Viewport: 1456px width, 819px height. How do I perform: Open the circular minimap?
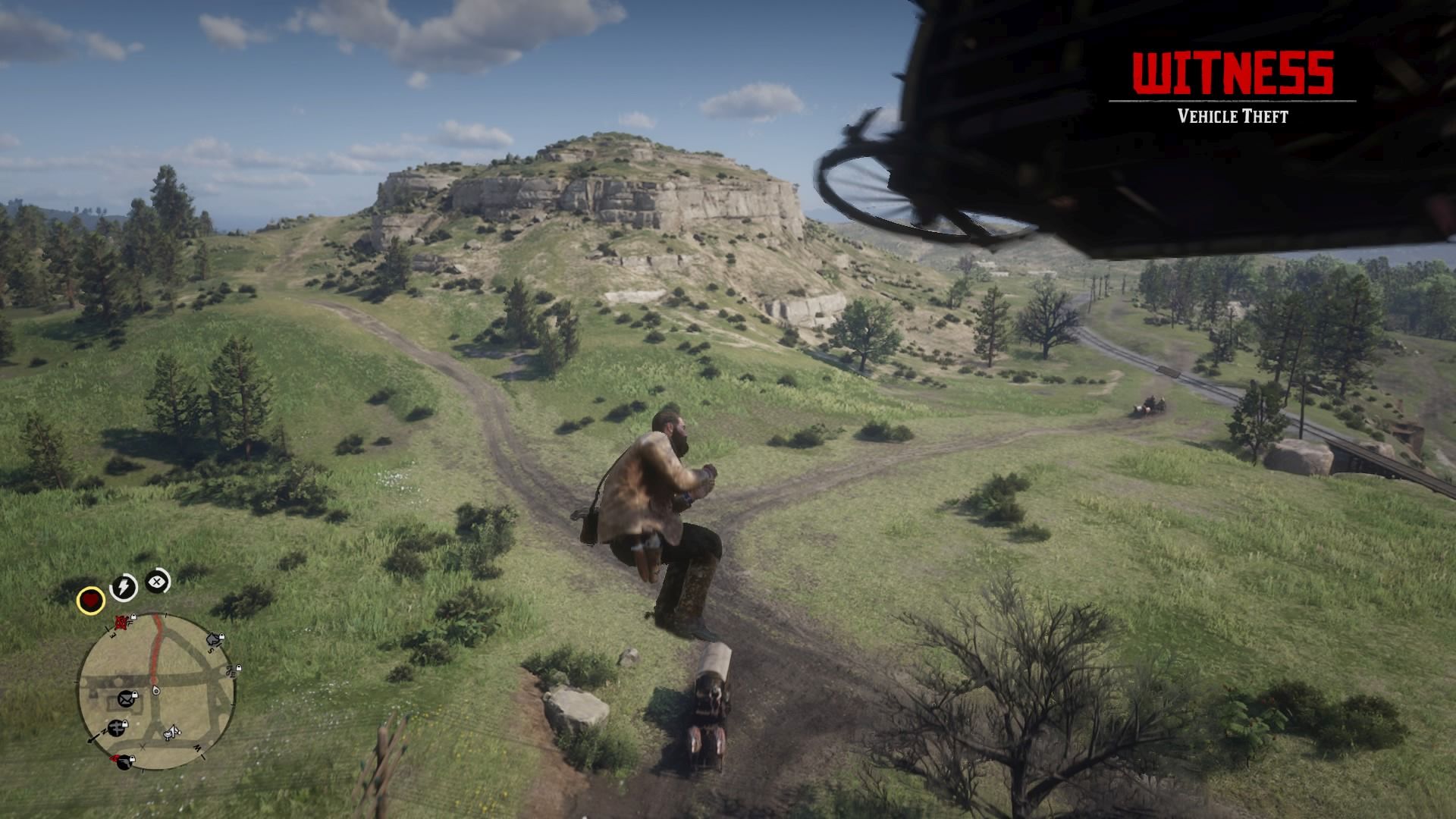coord(157,692)
